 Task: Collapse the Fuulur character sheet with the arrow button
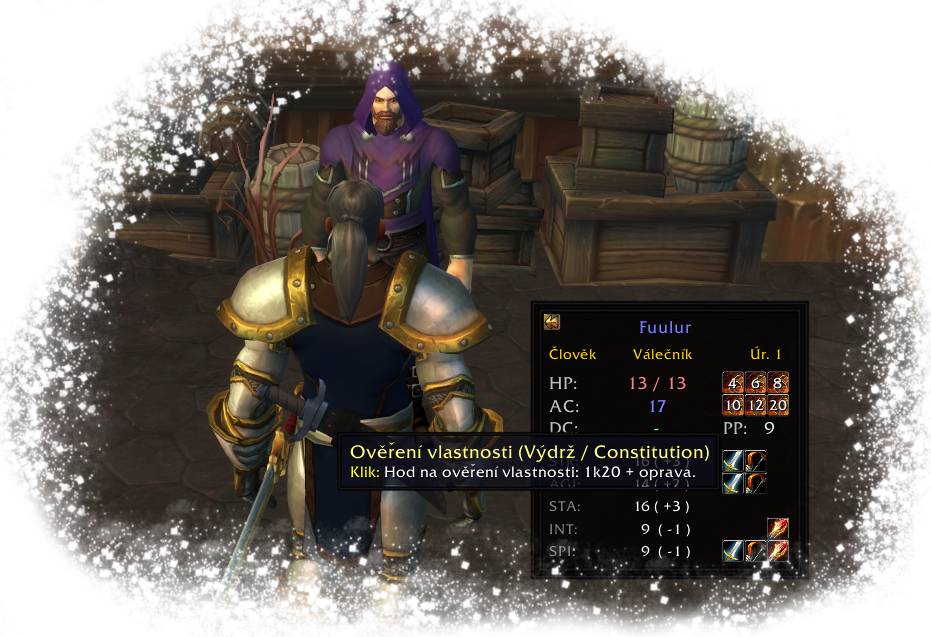pyautogui.click(x=552, y=322)
